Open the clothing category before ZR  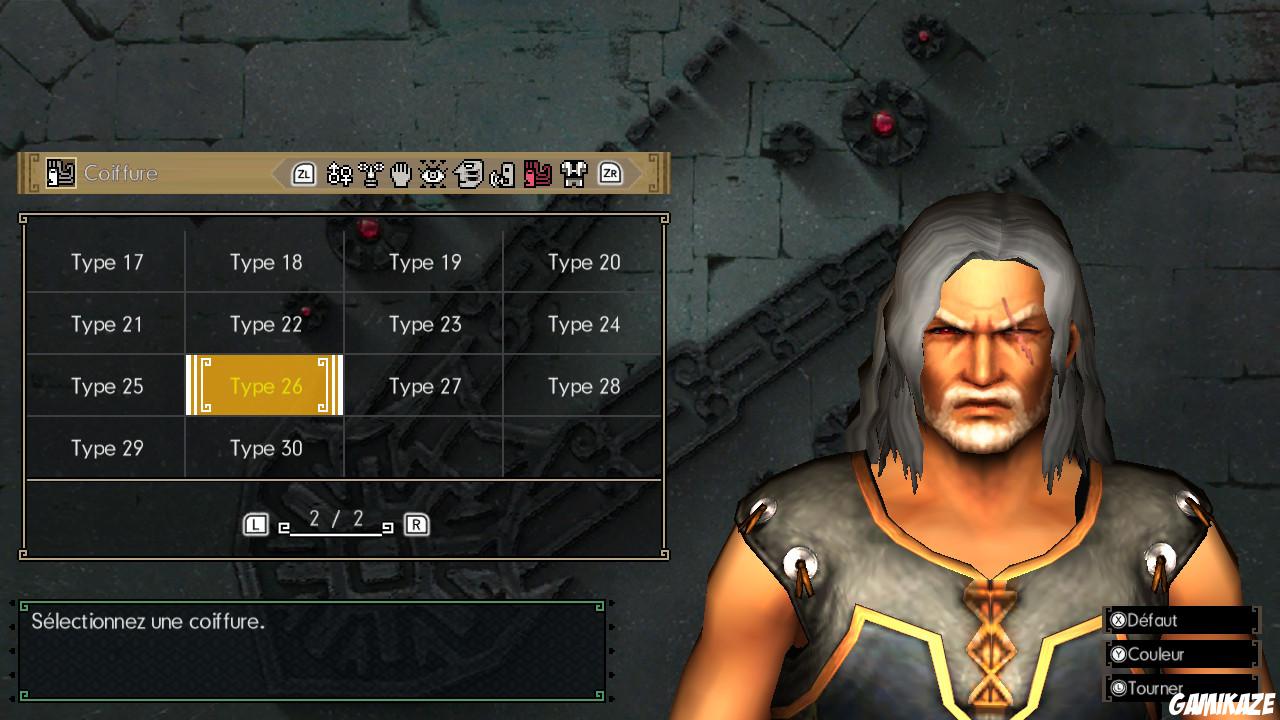(574, 173)
